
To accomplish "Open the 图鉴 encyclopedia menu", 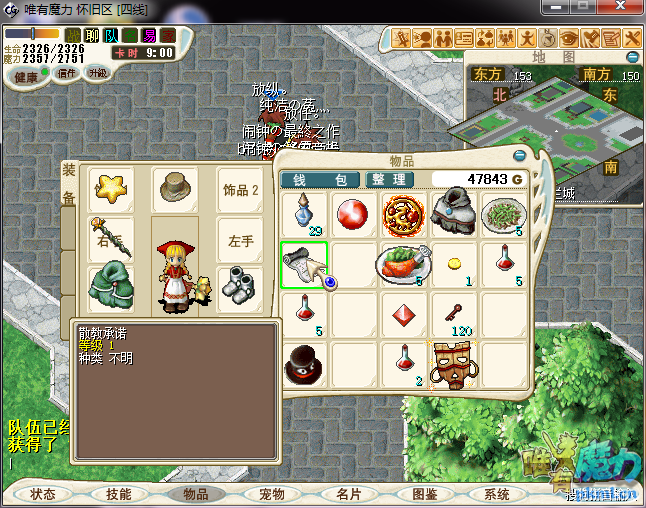I will (x=423, y=494).
